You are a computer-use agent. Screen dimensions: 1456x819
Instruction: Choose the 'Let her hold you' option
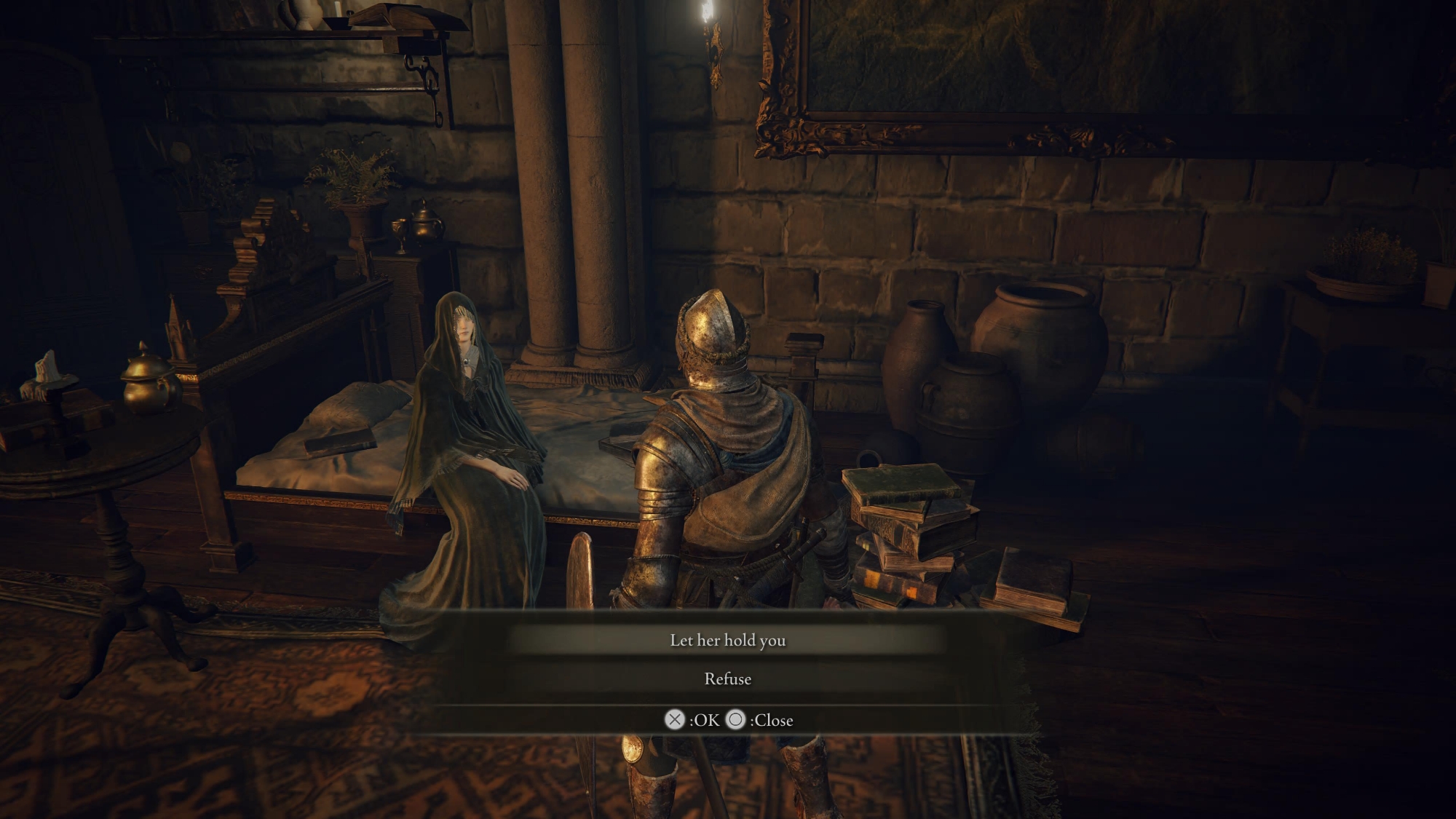[x=727, y=640]
